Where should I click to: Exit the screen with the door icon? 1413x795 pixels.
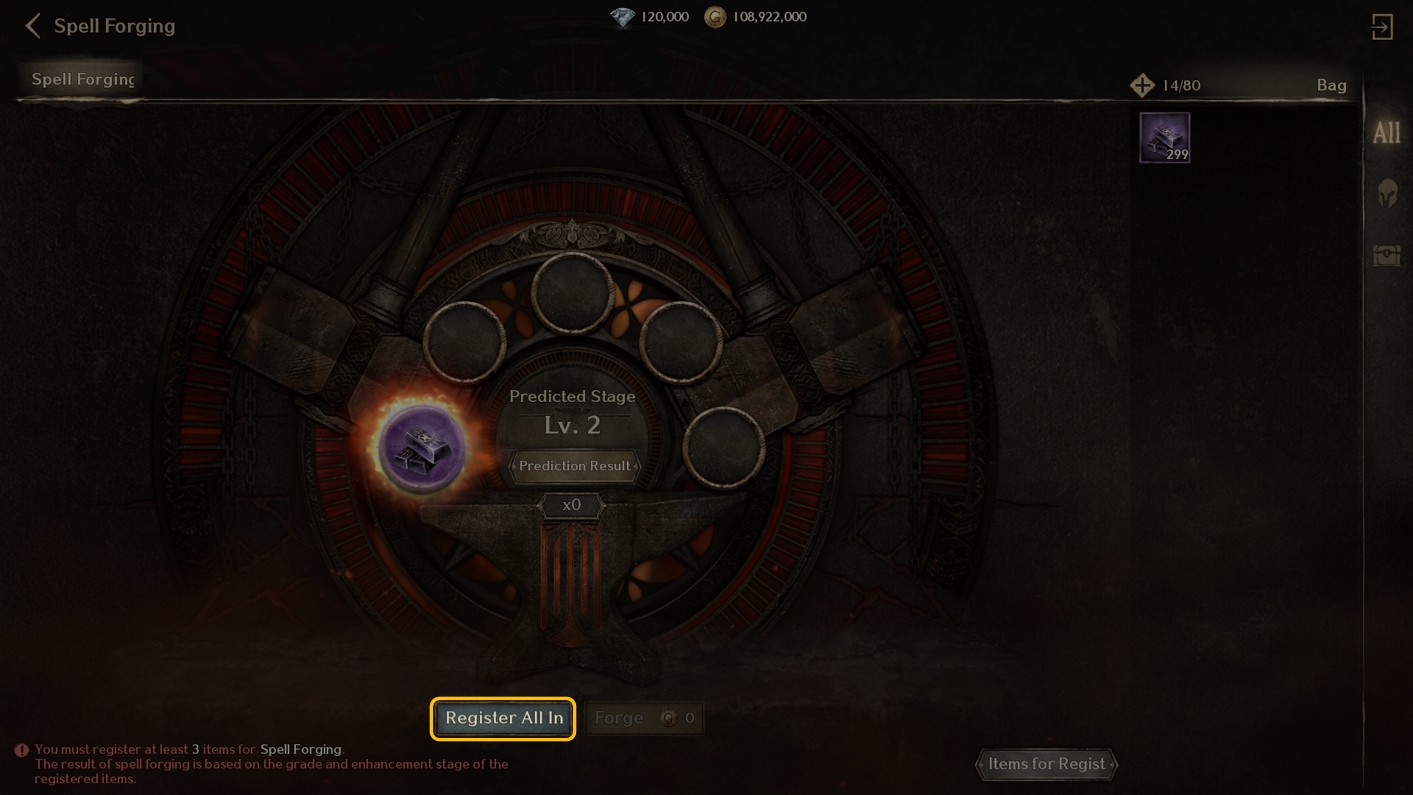click(x=1382, y=27)
